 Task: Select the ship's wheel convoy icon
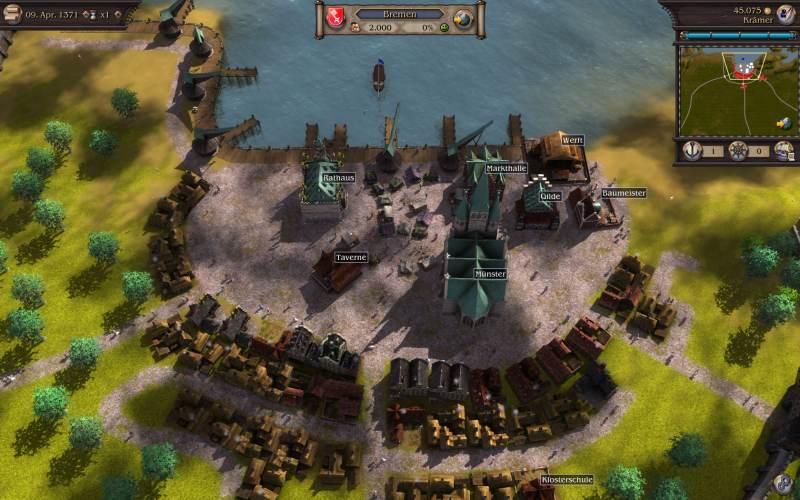pyautogui.click(x=738, y=151)
